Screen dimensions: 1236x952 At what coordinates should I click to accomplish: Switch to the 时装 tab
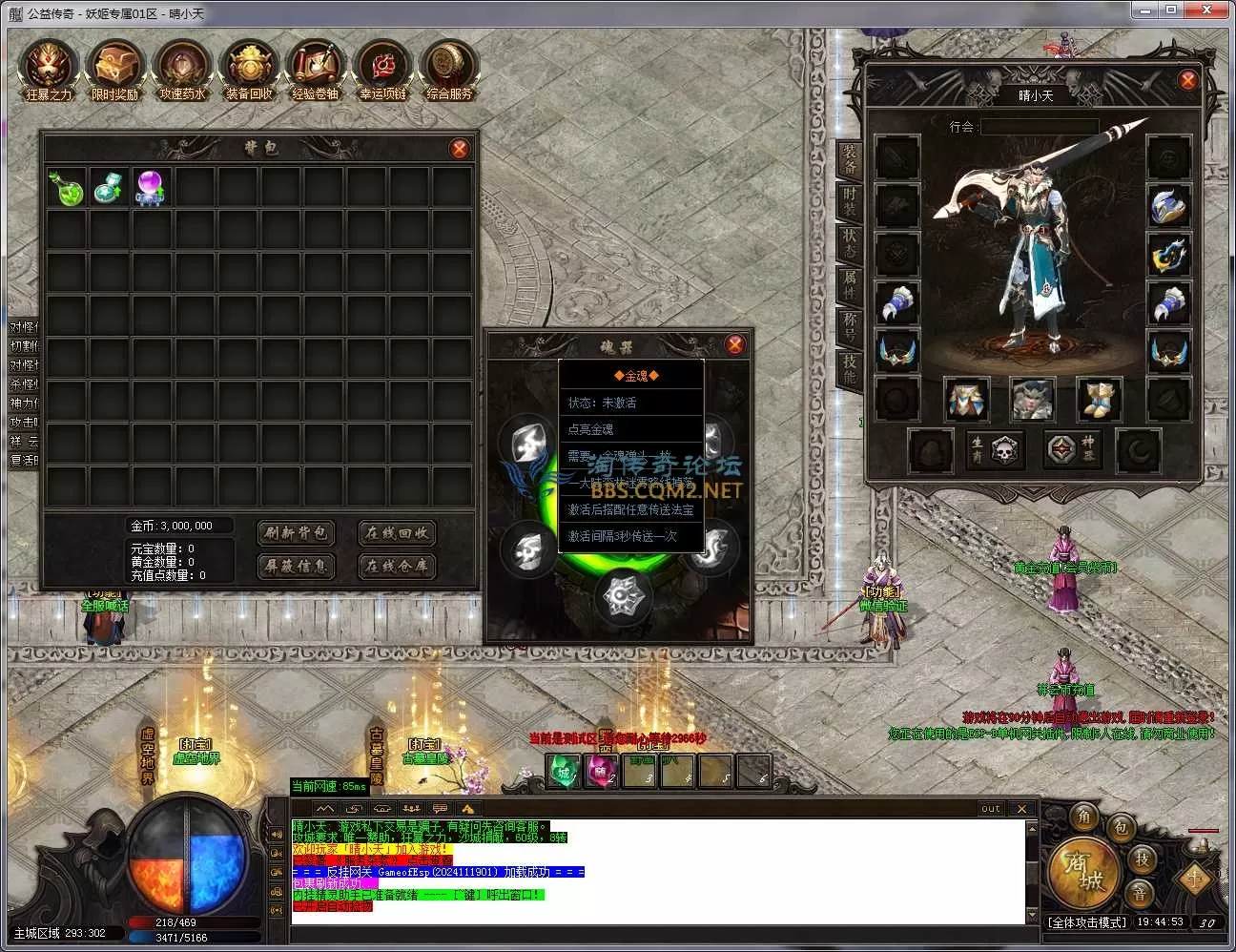click(850, 202)
